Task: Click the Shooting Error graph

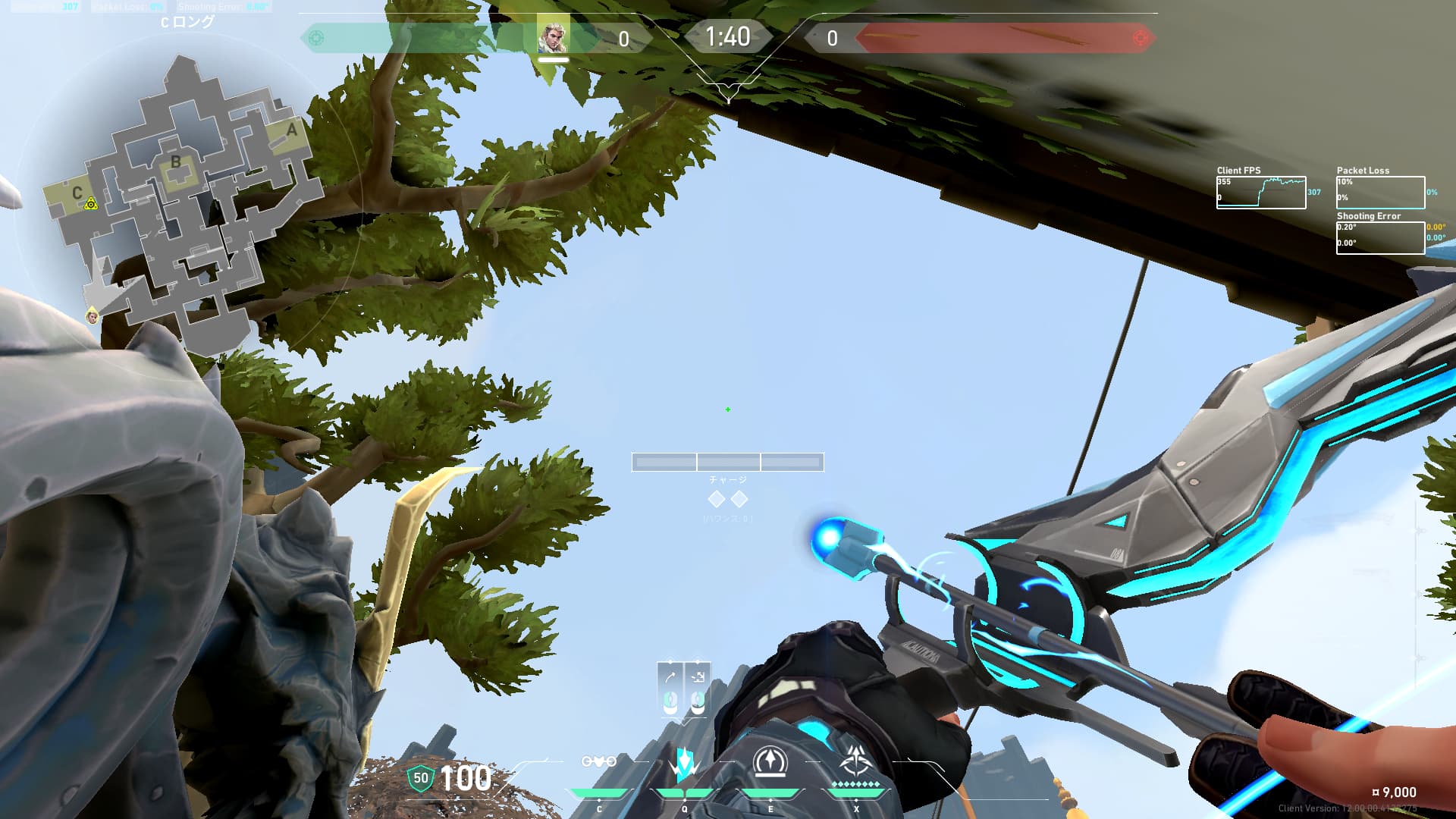Action: pos(1379,238)
